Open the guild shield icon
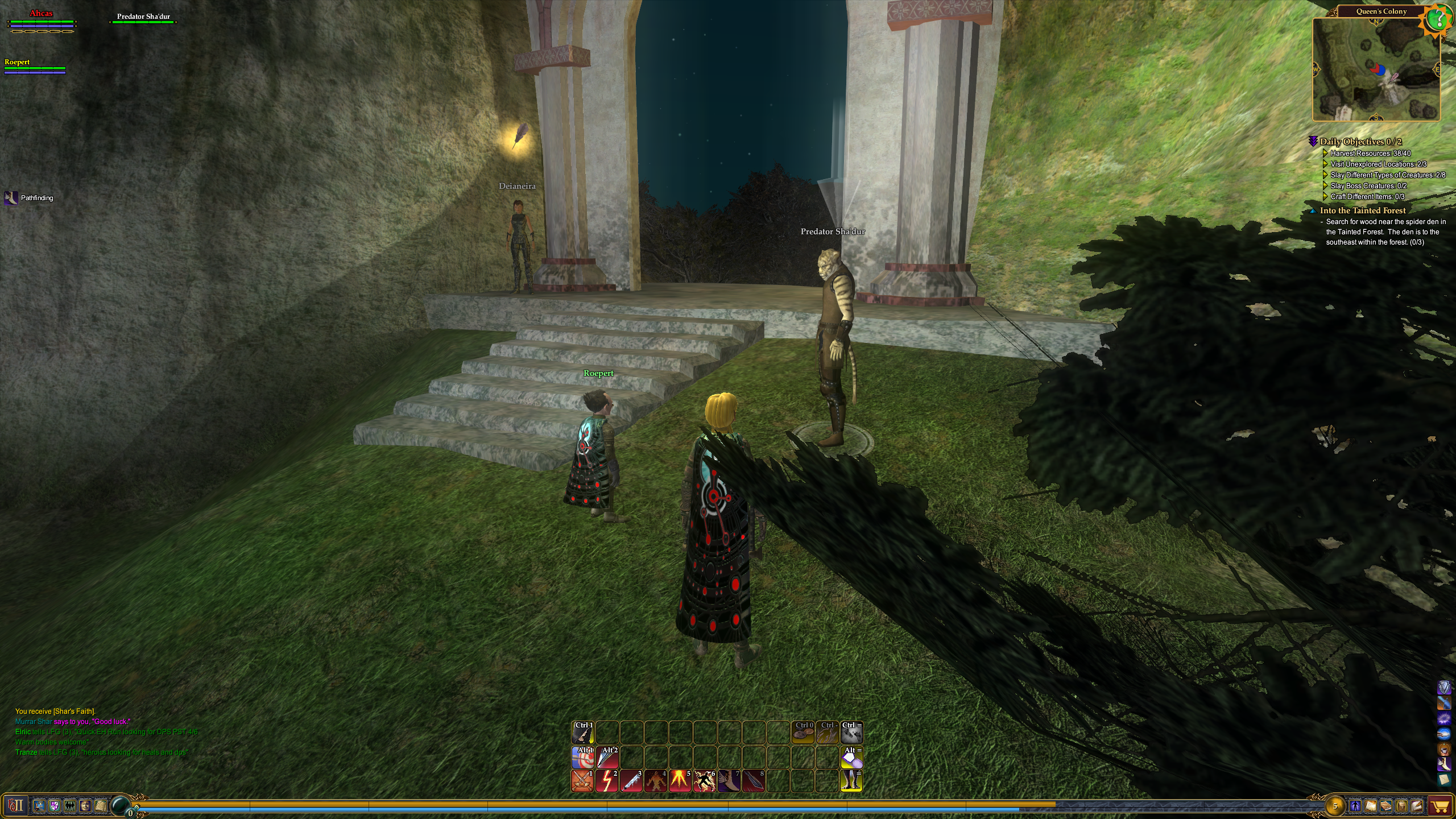 (55, 805)
